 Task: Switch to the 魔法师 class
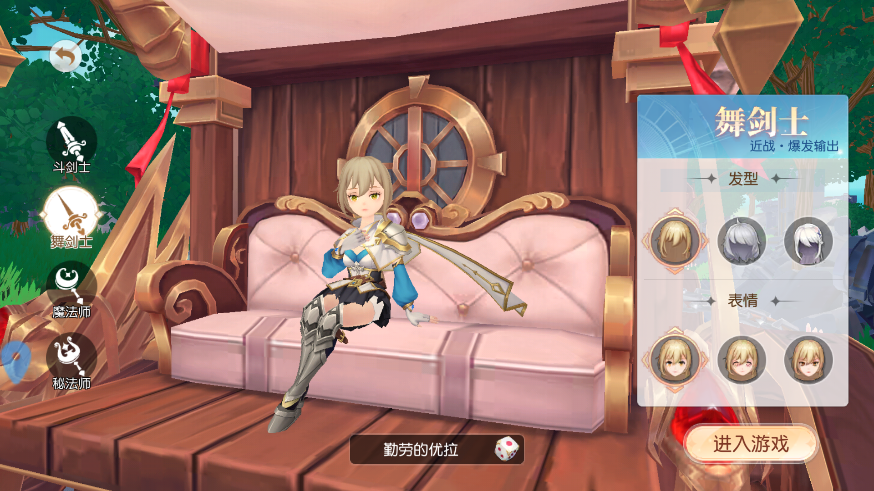pos(71,285)
